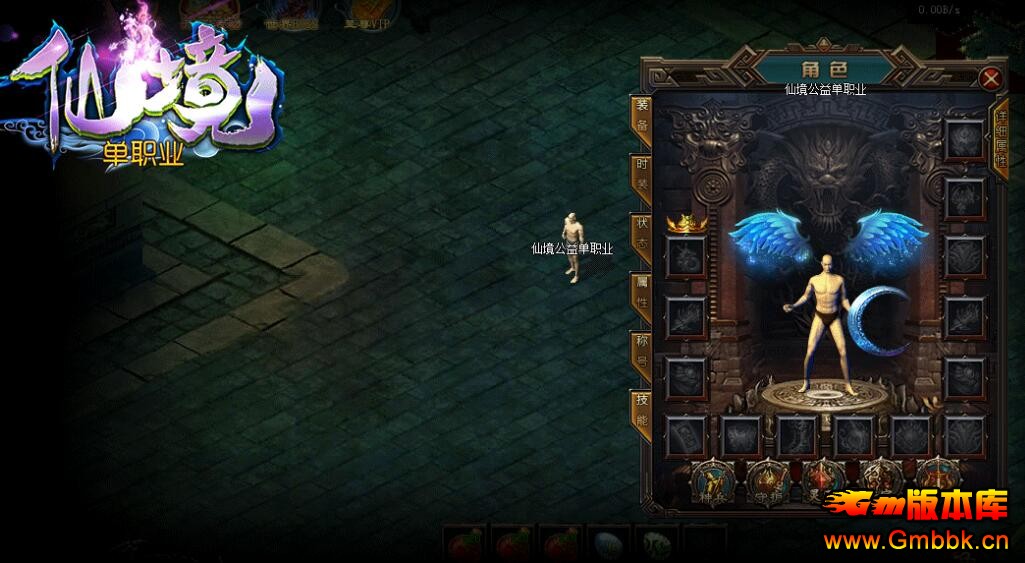Close the 角色 character panel
The width and height of the screenshot is (1025, 563).
(990, 78)
